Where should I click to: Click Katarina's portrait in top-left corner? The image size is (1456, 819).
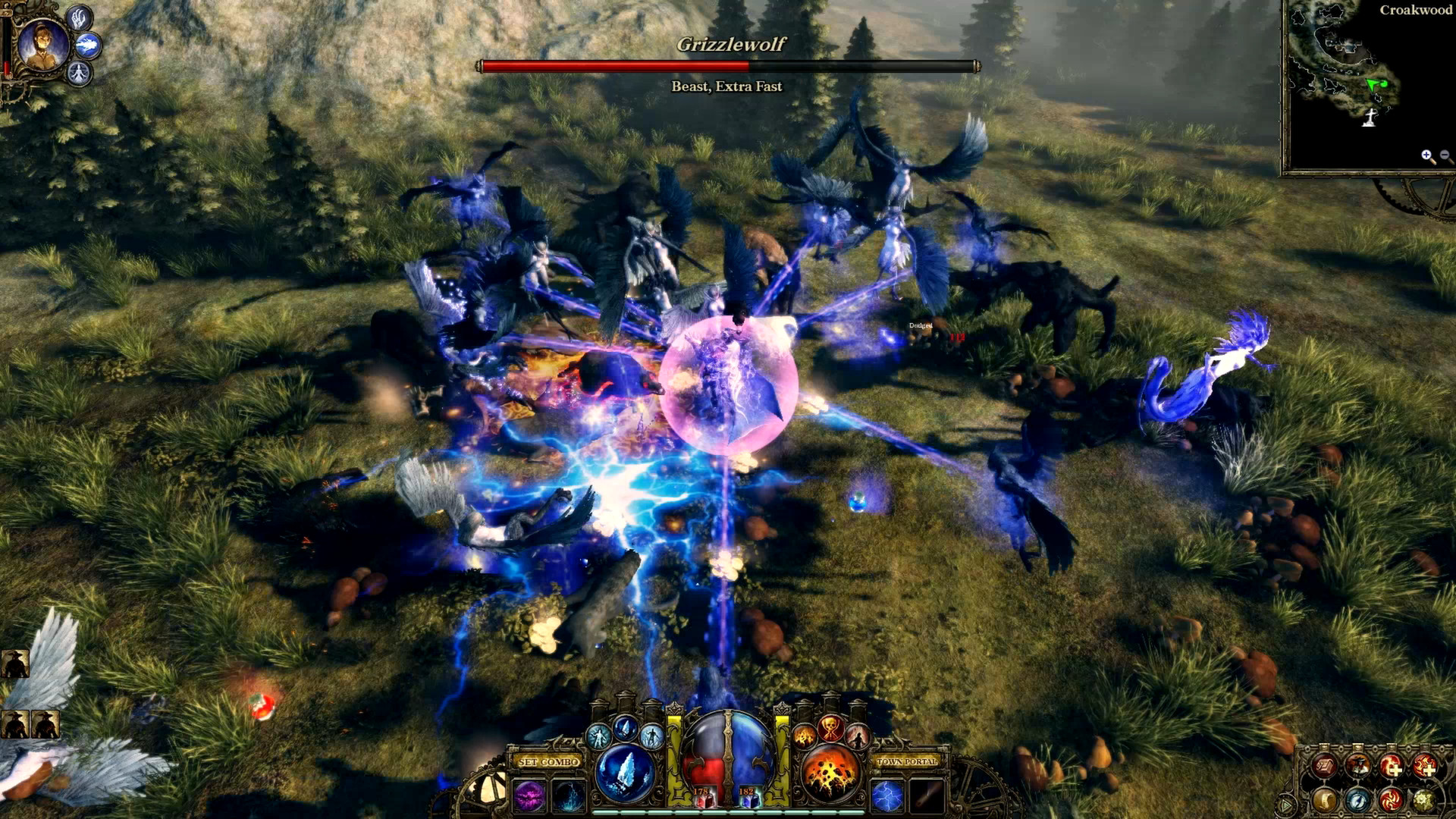(42, 45)
